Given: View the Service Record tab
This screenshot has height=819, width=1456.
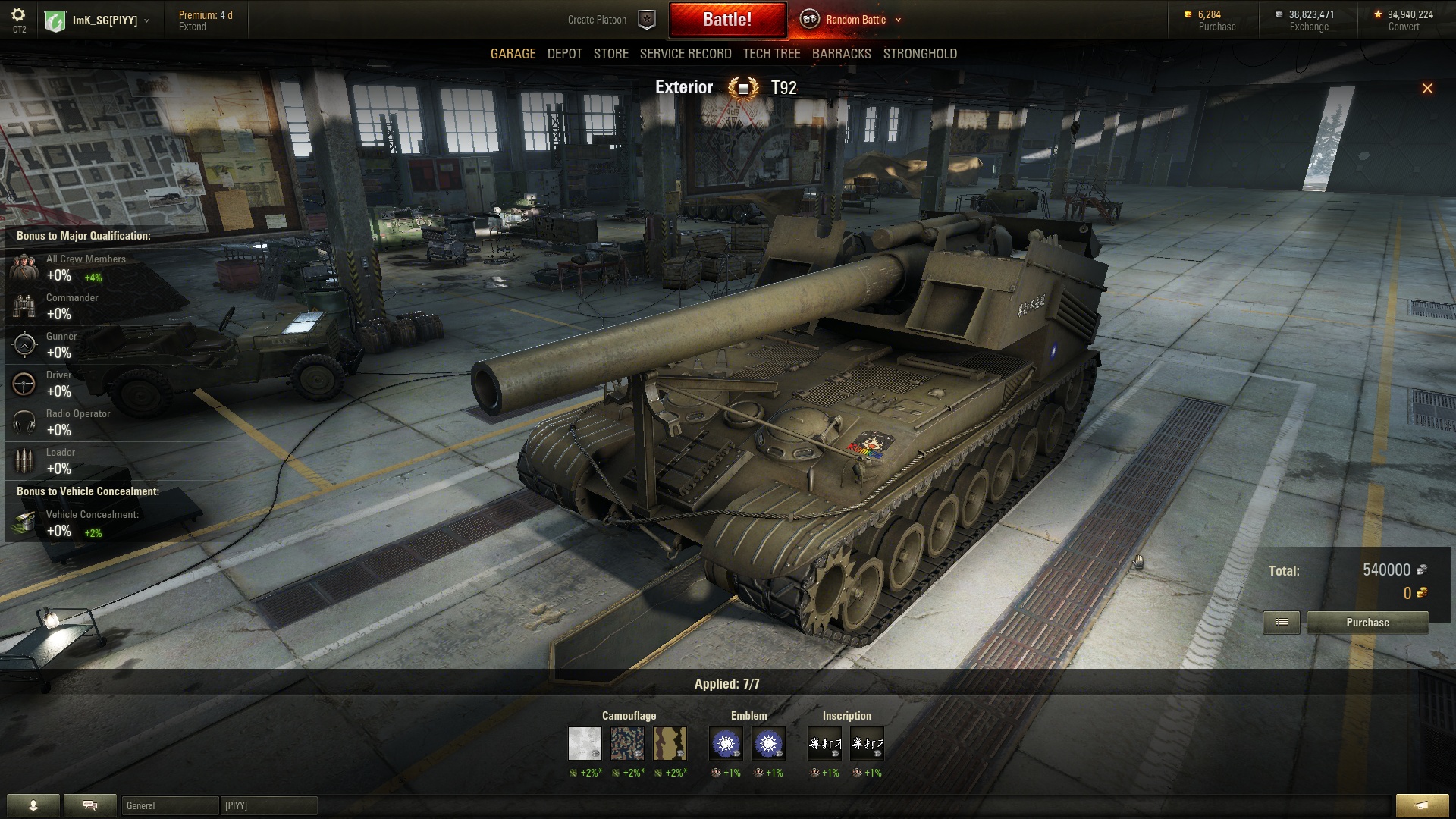Looking at the screenshot, I should pyautogui.click(x=685, y=54).
